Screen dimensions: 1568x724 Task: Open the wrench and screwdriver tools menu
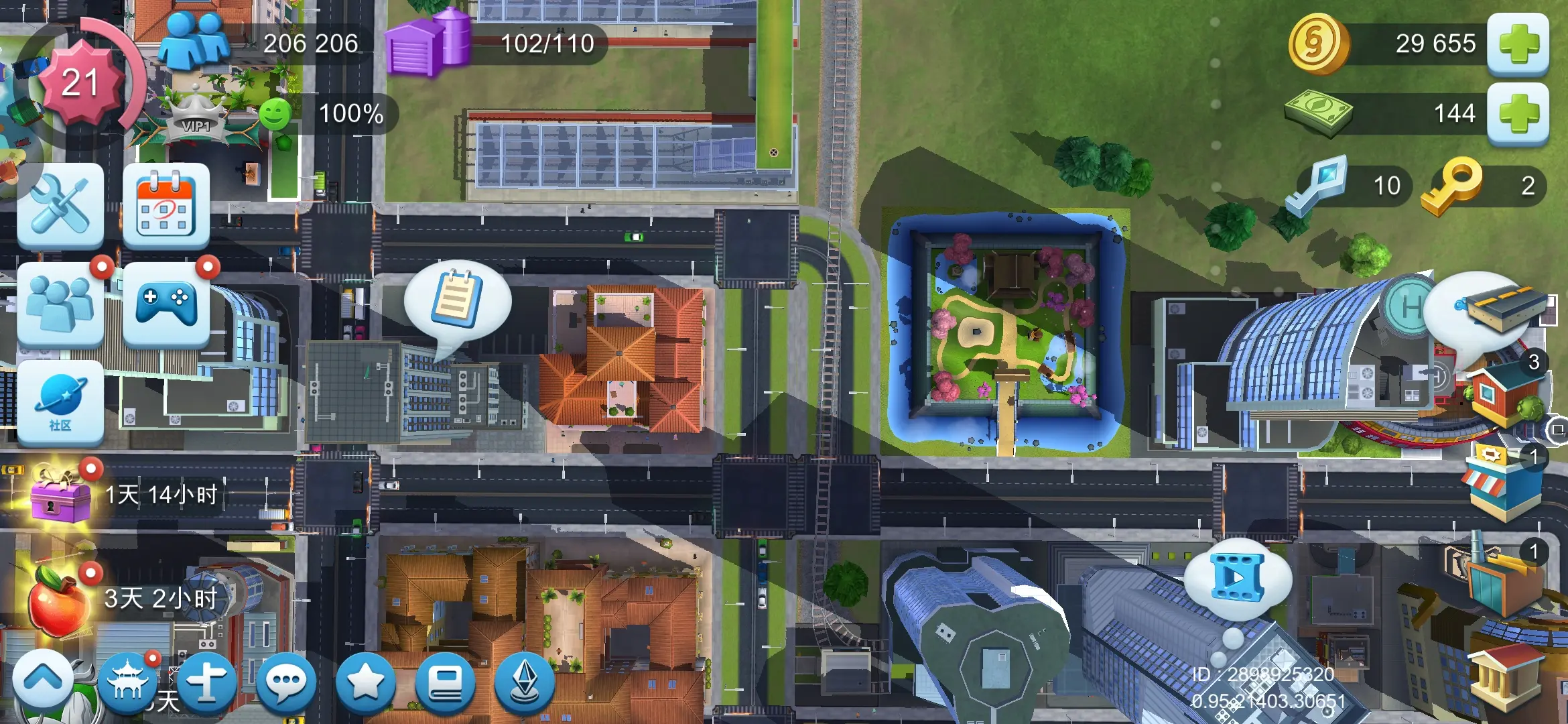click(60, 206)
